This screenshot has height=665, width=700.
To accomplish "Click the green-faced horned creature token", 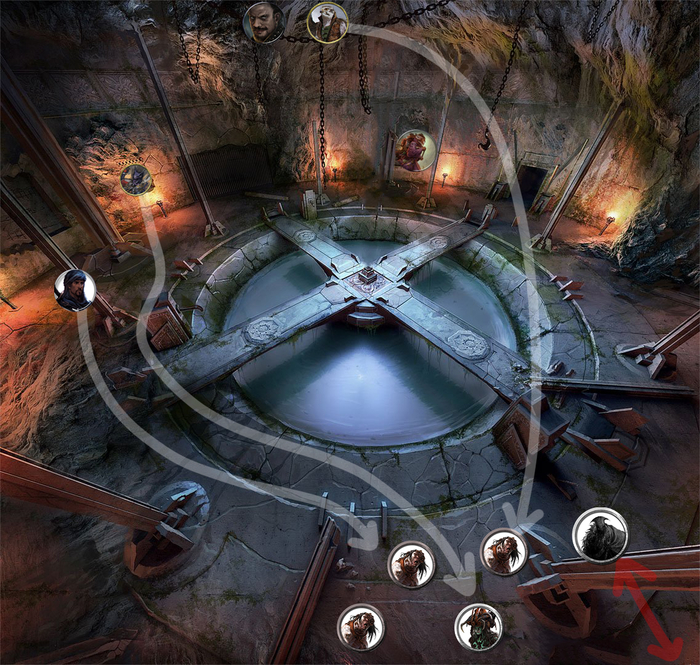I will click(x=479, y=627).
